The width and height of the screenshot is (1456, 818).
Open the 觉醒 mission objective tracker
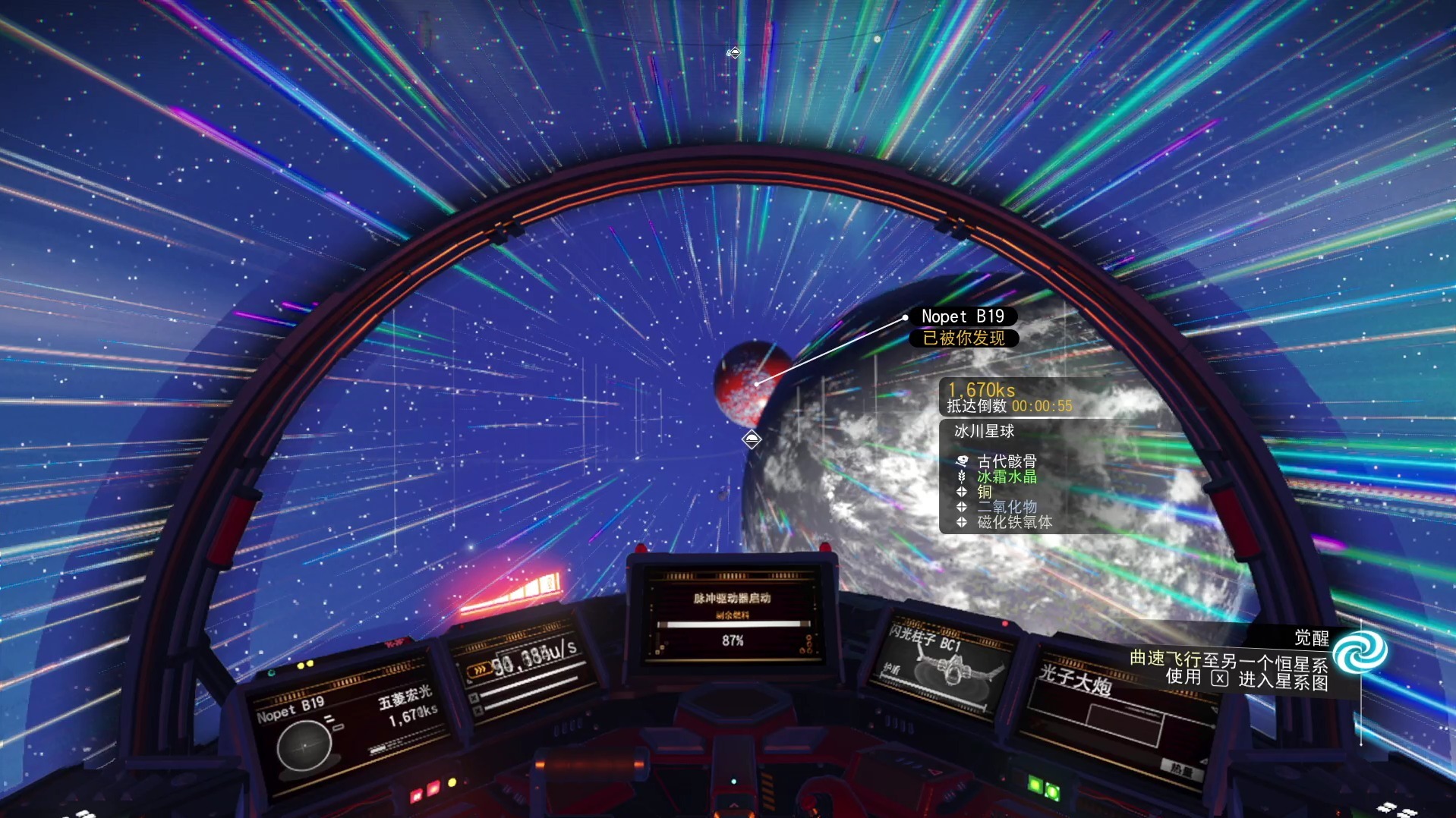click(x=1310, y=638)
